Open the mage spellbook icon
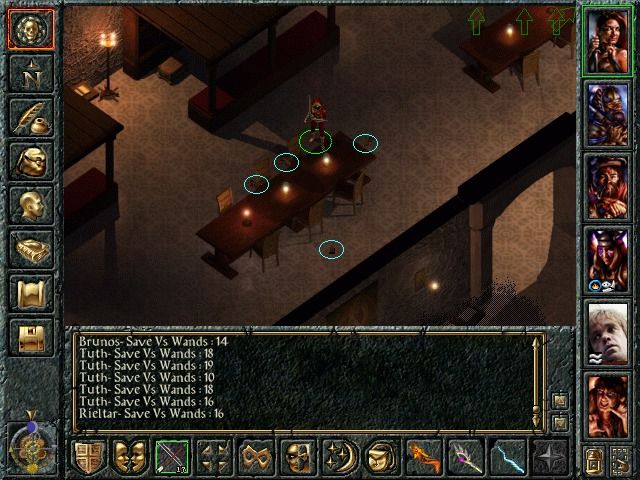Image resolution: width=640 pixels, height=480 pixels. pyautogui.click(x=29, y=249)
